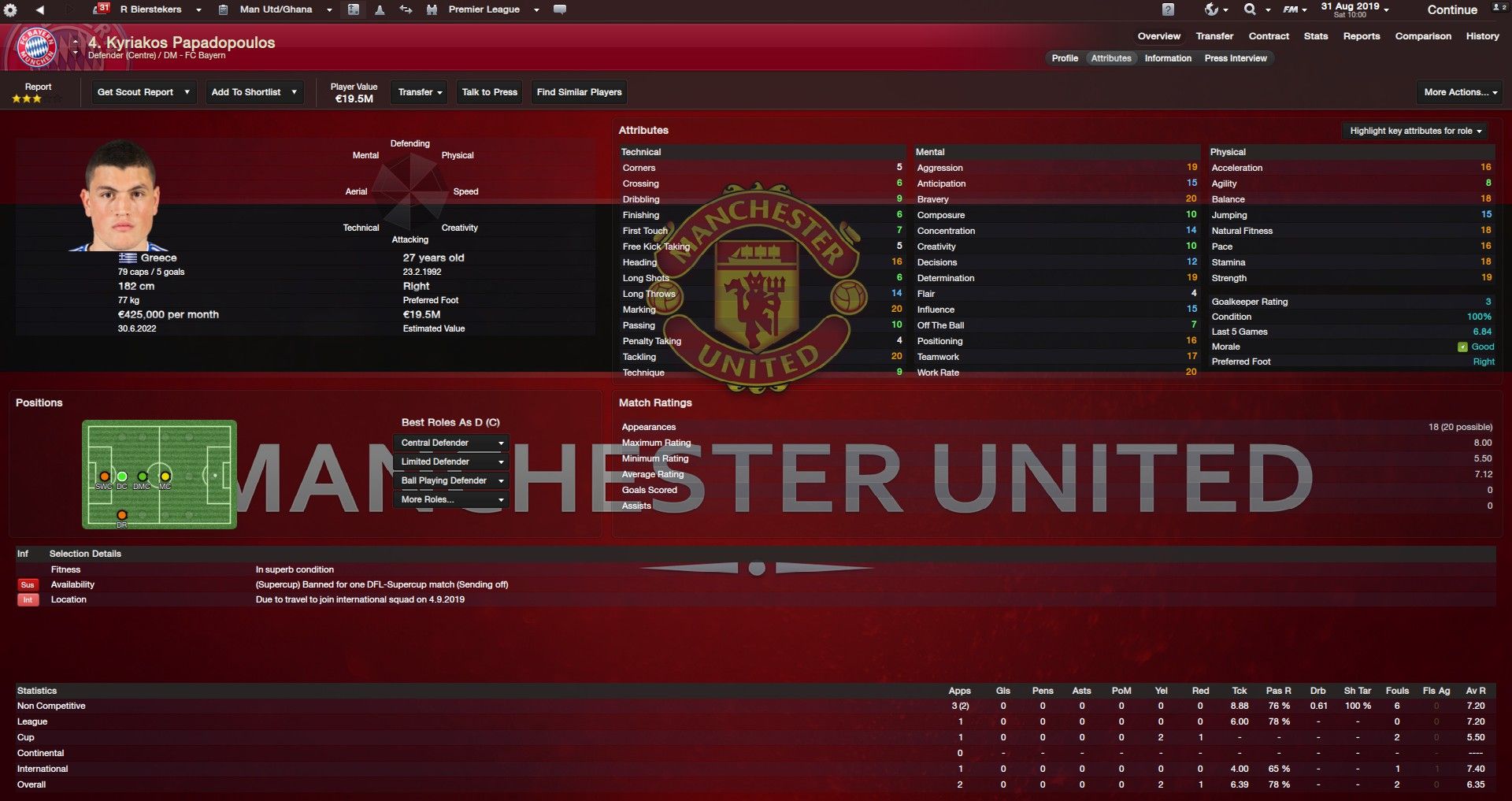Open the More Actions menu

tap(1461, 92)
